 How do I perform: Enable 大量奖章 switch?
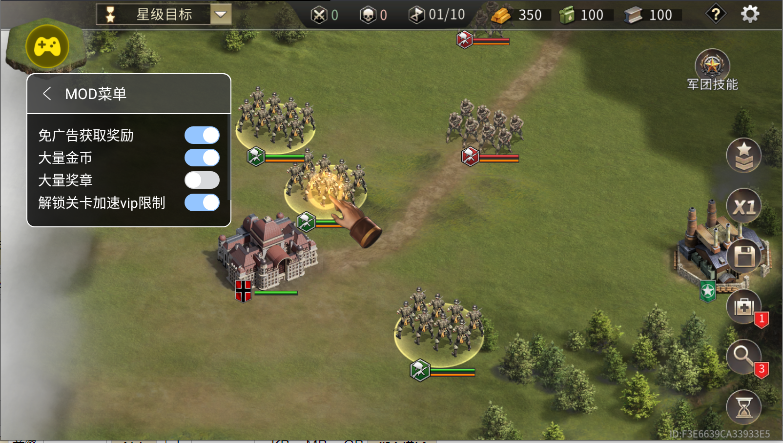[x=202, y=180]
